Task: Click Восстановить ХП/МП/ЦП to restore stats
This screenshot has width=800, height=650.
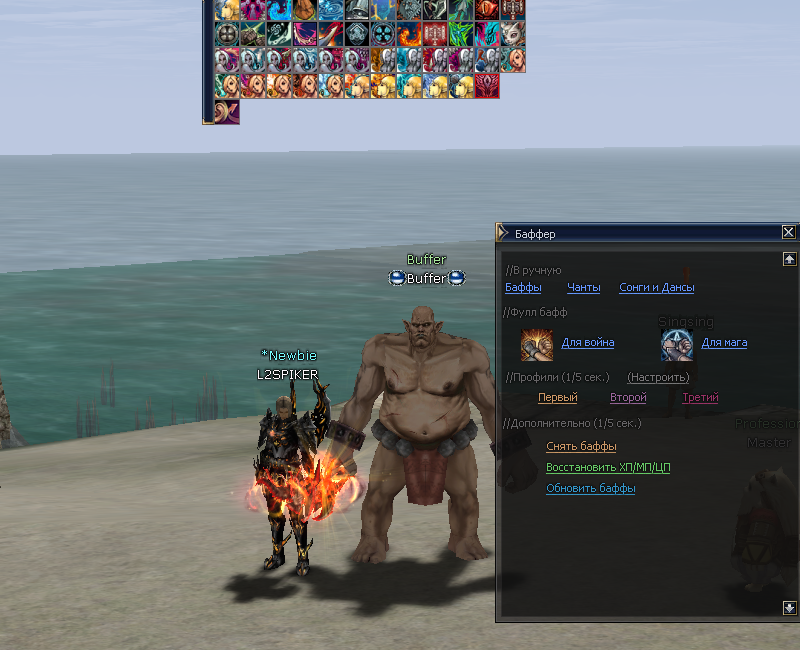Action: point(608,467)
